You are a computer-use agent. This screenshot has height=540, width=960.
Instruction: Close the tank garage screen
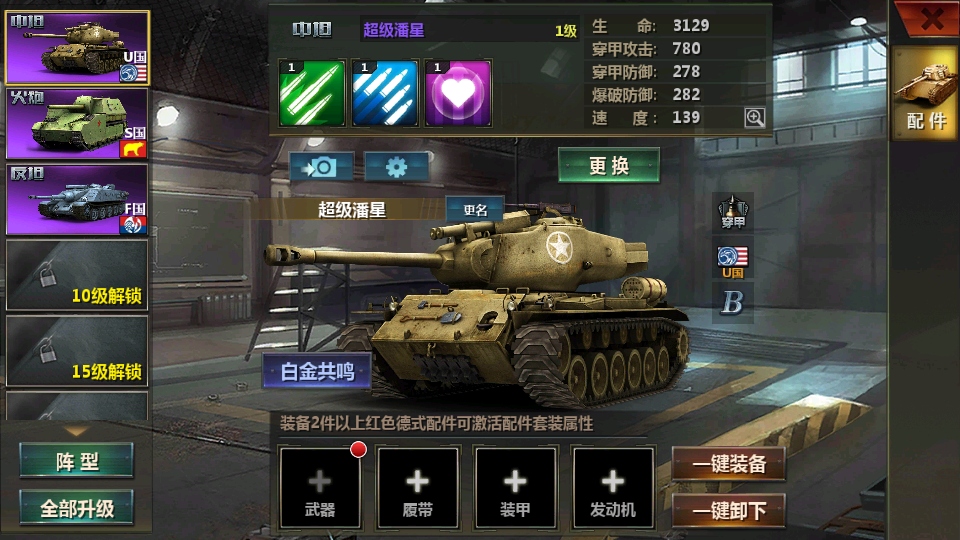[x=931, y=18]
